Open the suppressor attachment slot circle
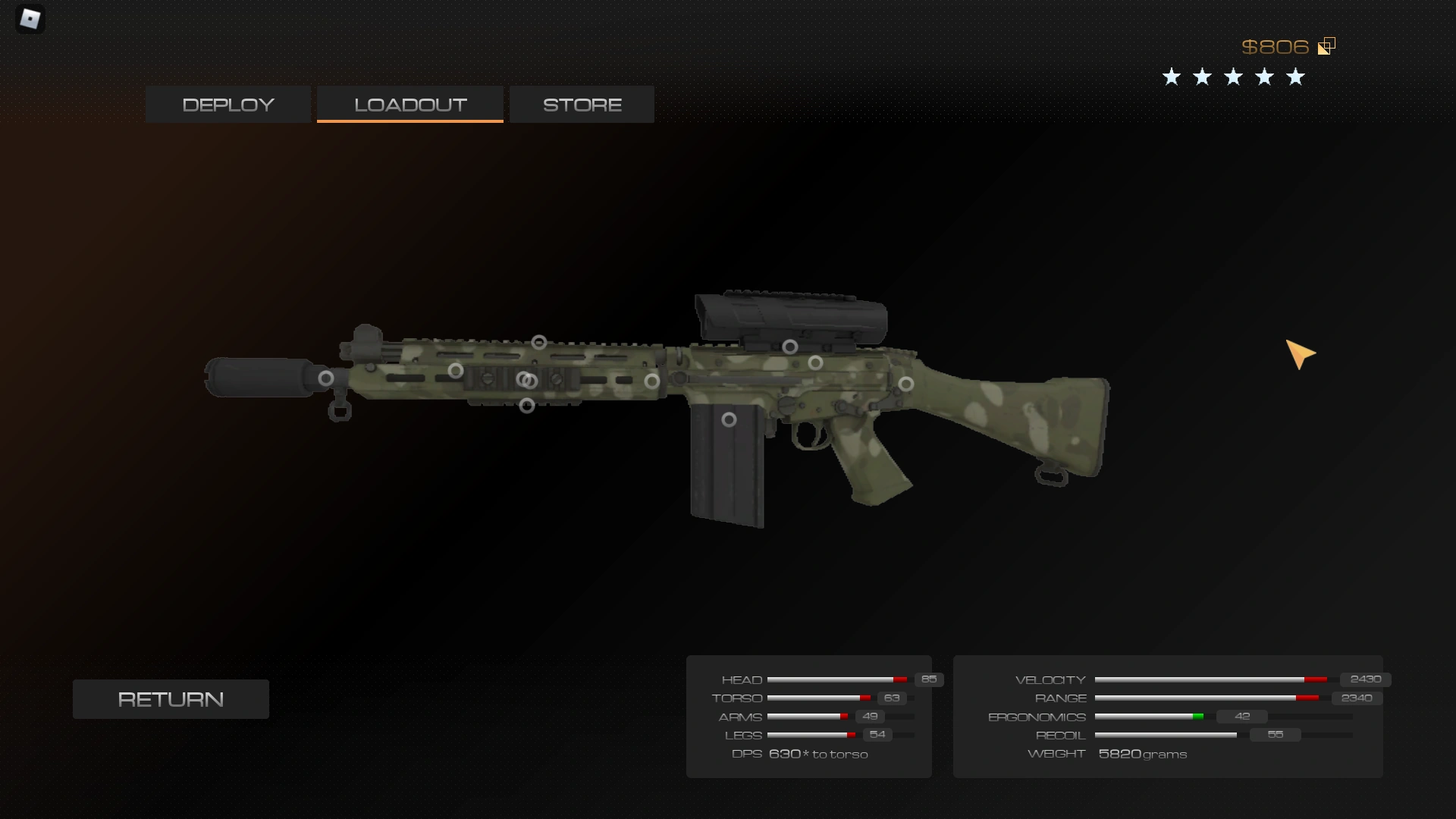This screenshot has height=819, width=1456. (x=326, y=378)
